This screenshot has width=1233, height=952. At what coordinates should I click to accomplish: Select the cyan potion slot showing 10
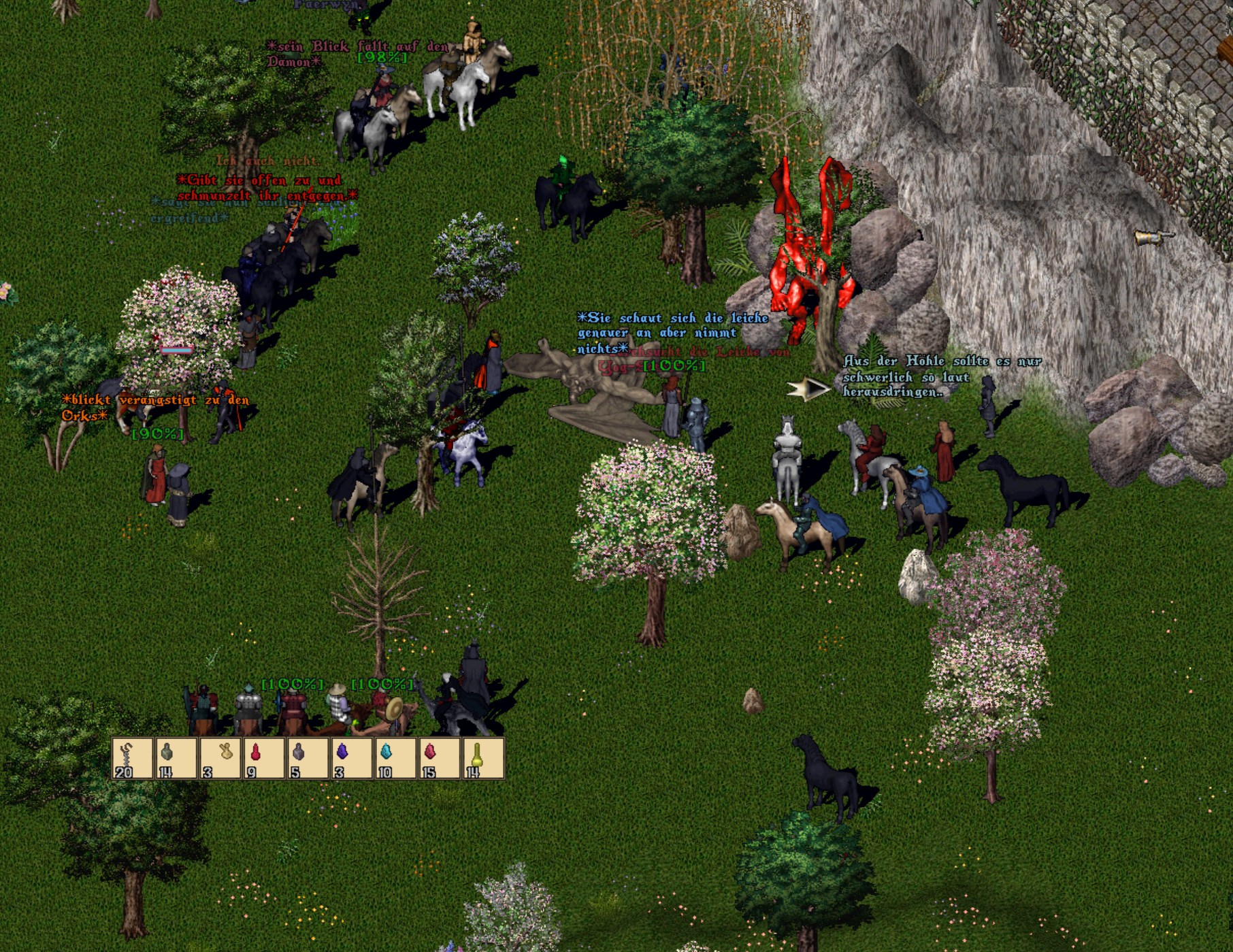coord(395,757)
